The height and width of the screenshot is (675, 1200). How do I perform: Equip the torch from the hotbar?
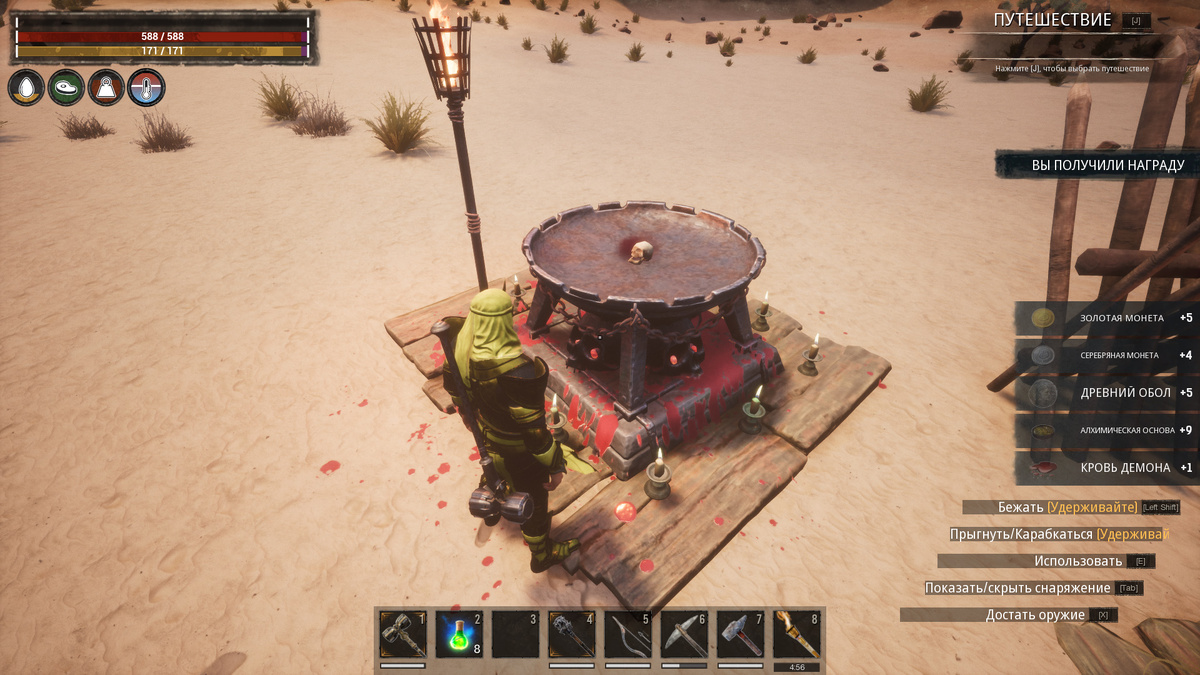pyautogui.click(x=797, y=634)
